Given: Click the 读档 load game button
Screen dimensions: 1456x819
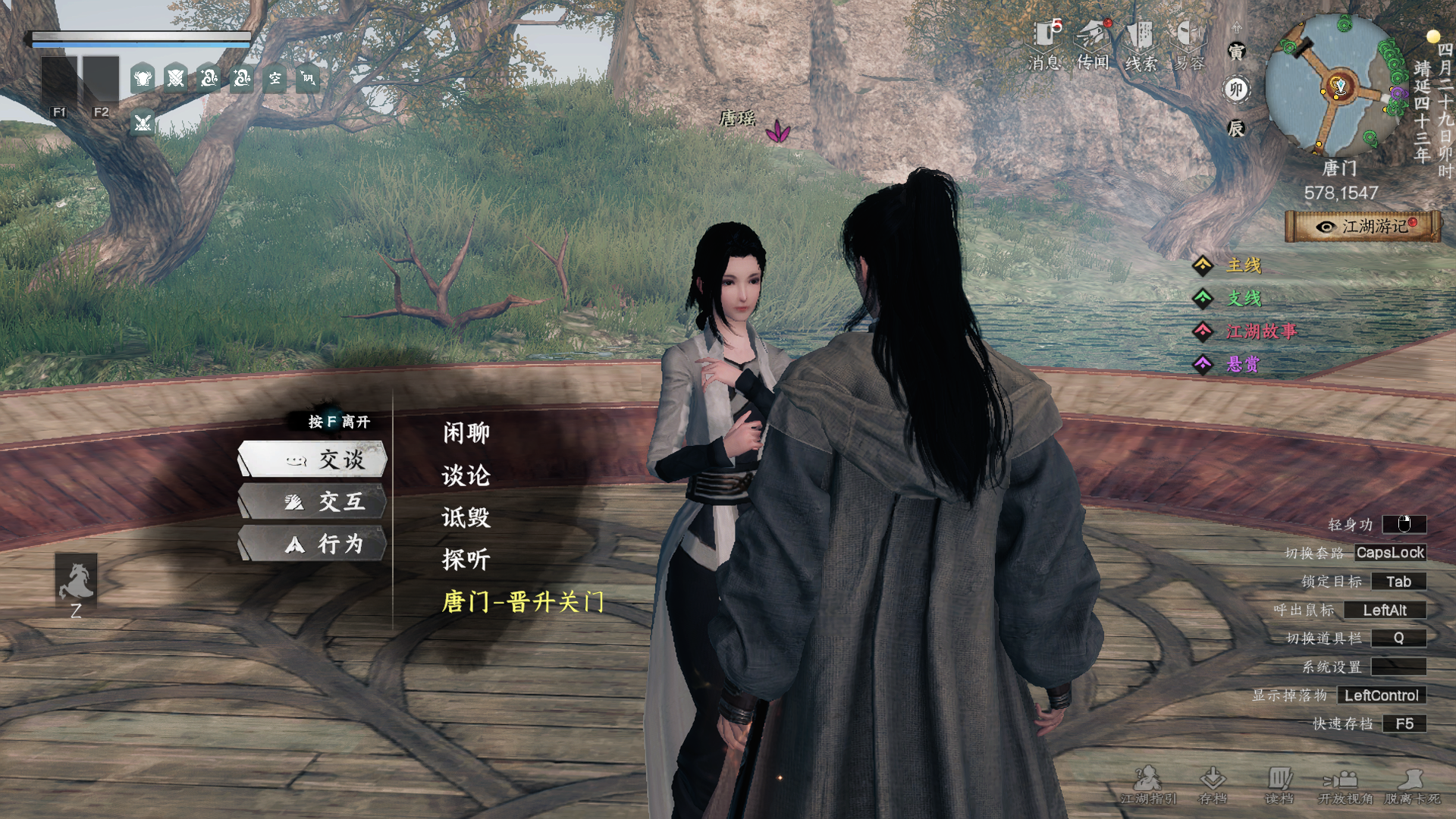Looking at the screenshot, I should (x=1279, y=786).
